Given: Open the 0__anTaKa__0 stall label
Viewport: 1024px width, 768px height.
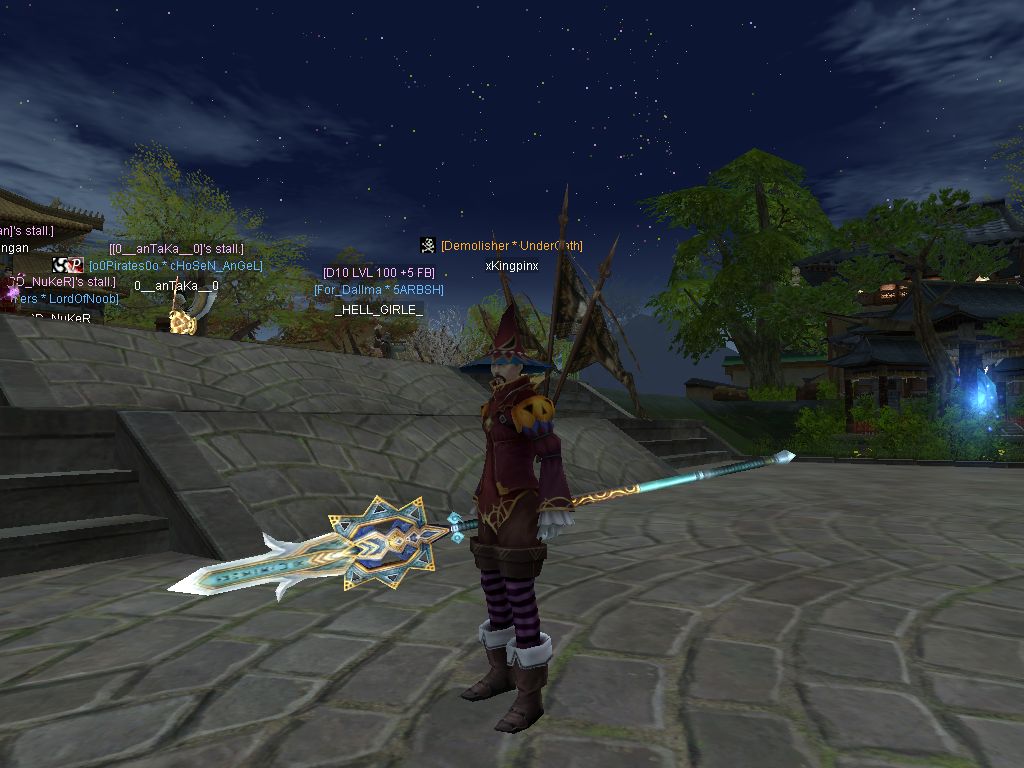Looking at the screenshot, I should [176, 248].
